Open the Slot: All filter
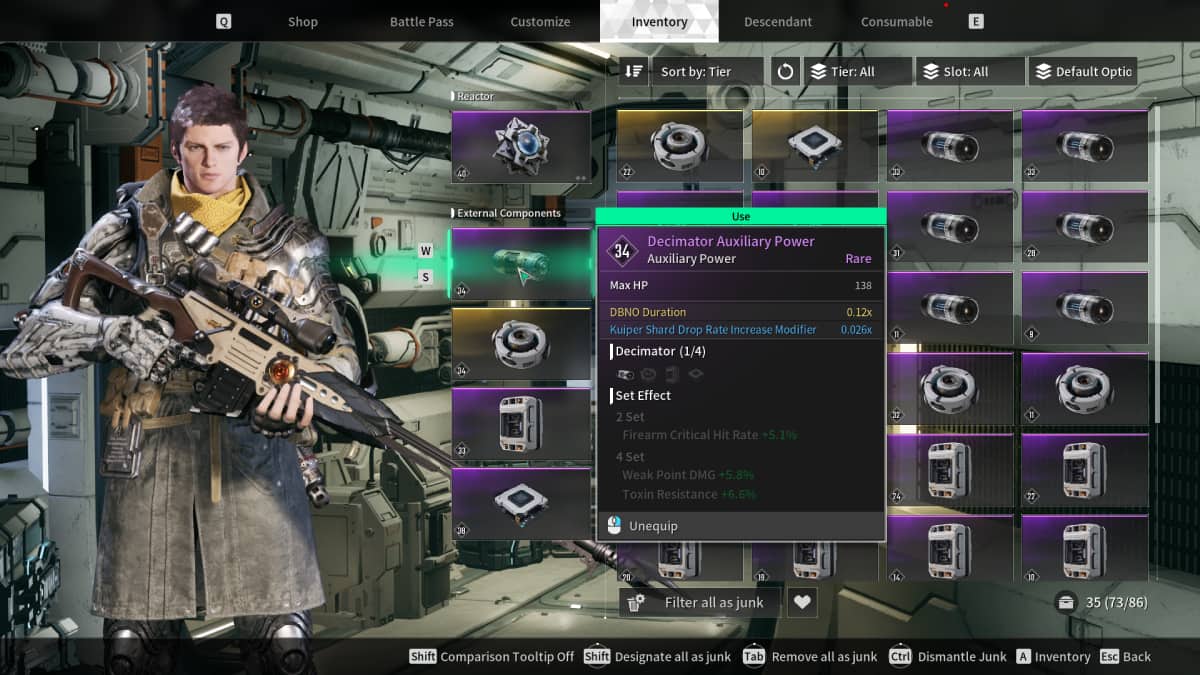Image resolution: width=1200 pixels, height=675 pixels. click(970, 72)
